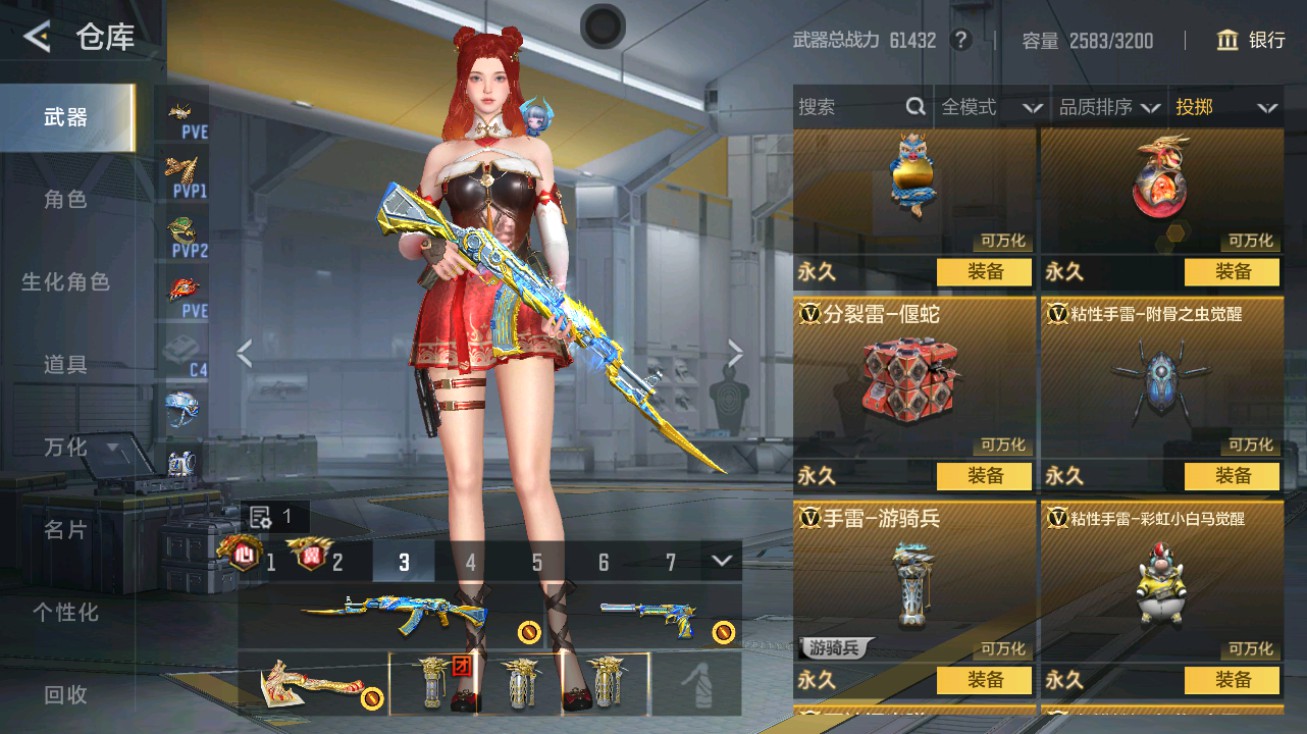Select loadout slot number 5
Screen dimensions: 1307x734
[536, 563]
